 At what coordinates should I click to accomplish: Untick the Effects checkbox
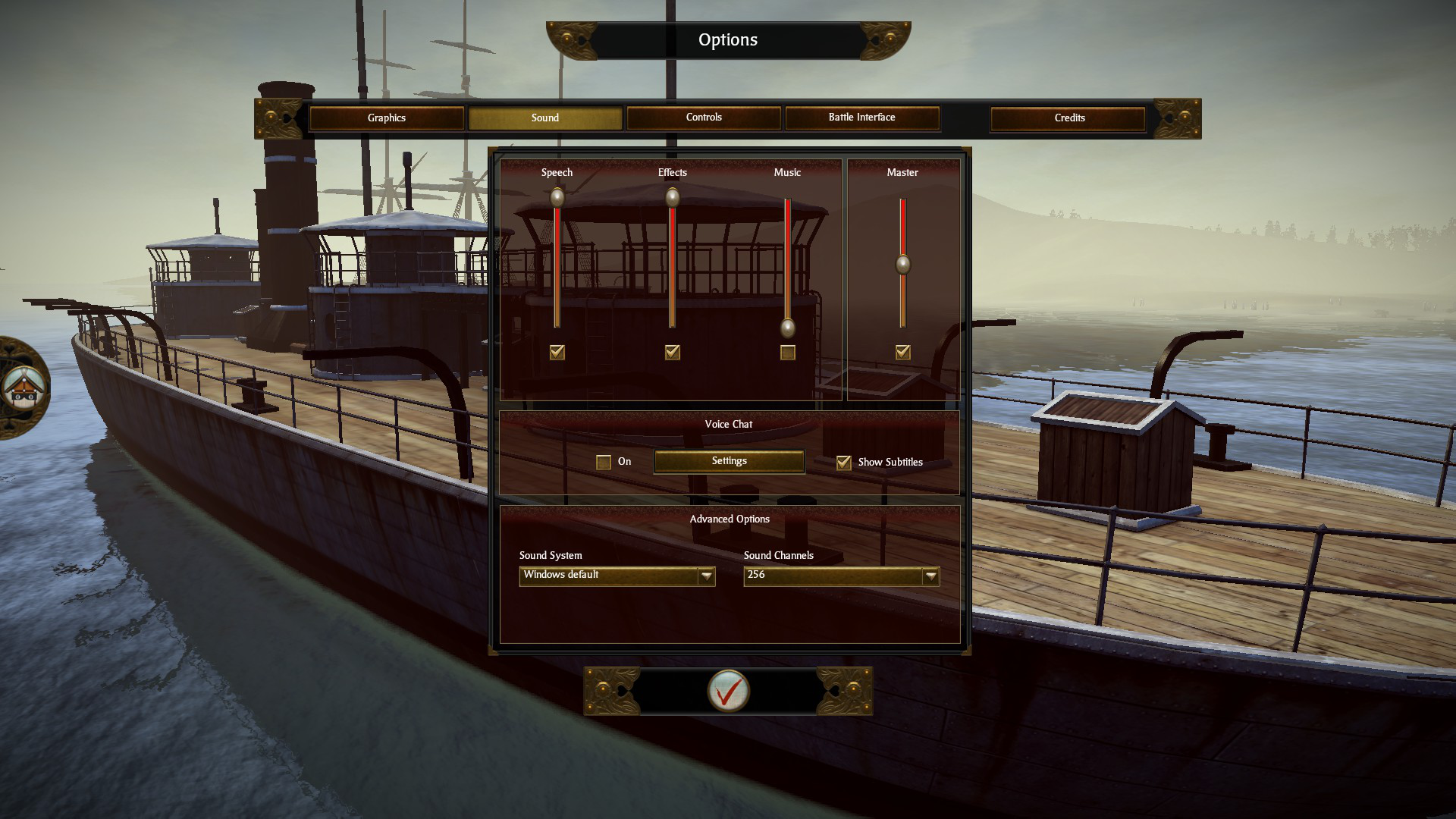673,353
